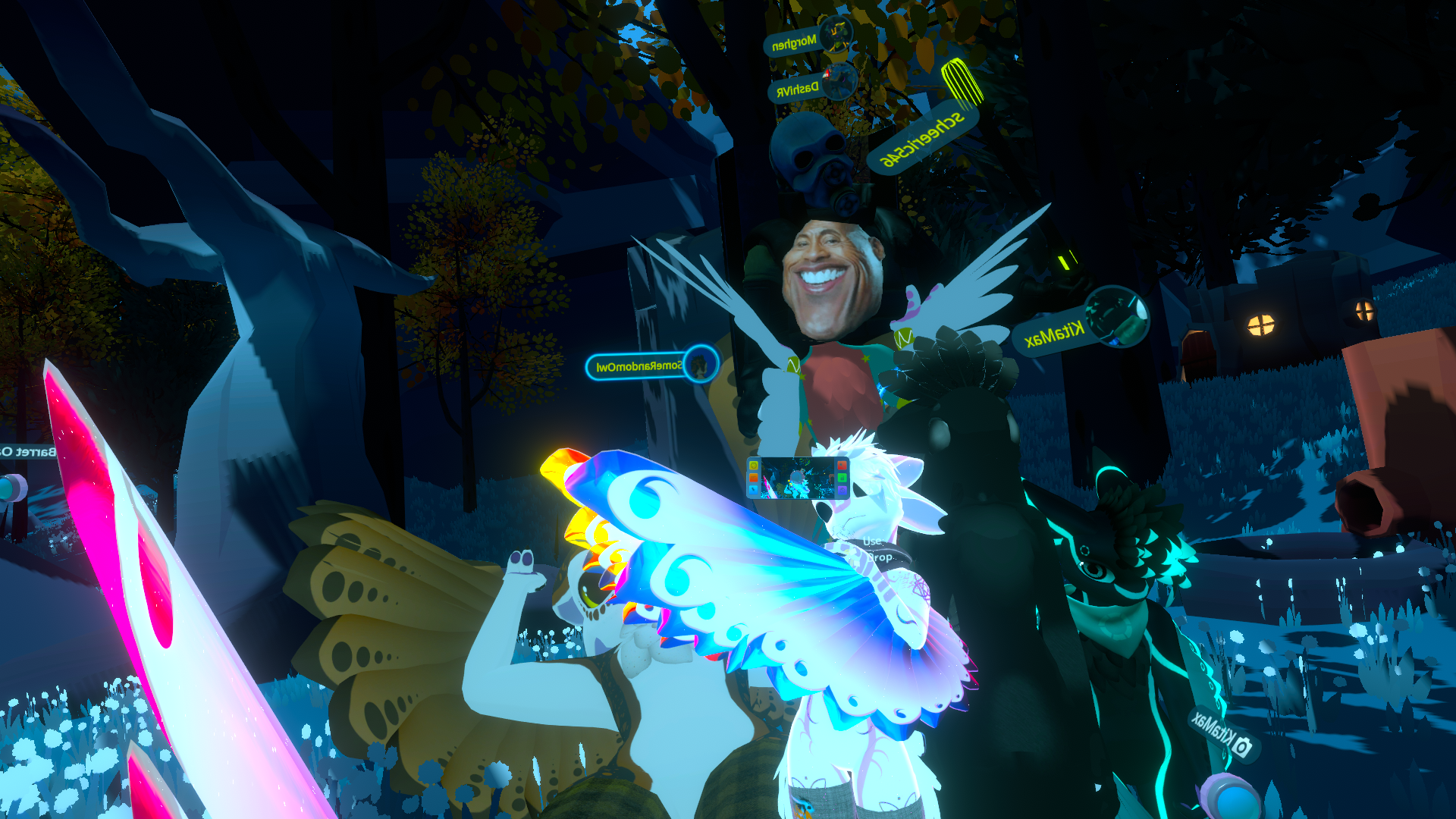
Task: Click the purple button on camera panel
Action: (x=842, y=490)
